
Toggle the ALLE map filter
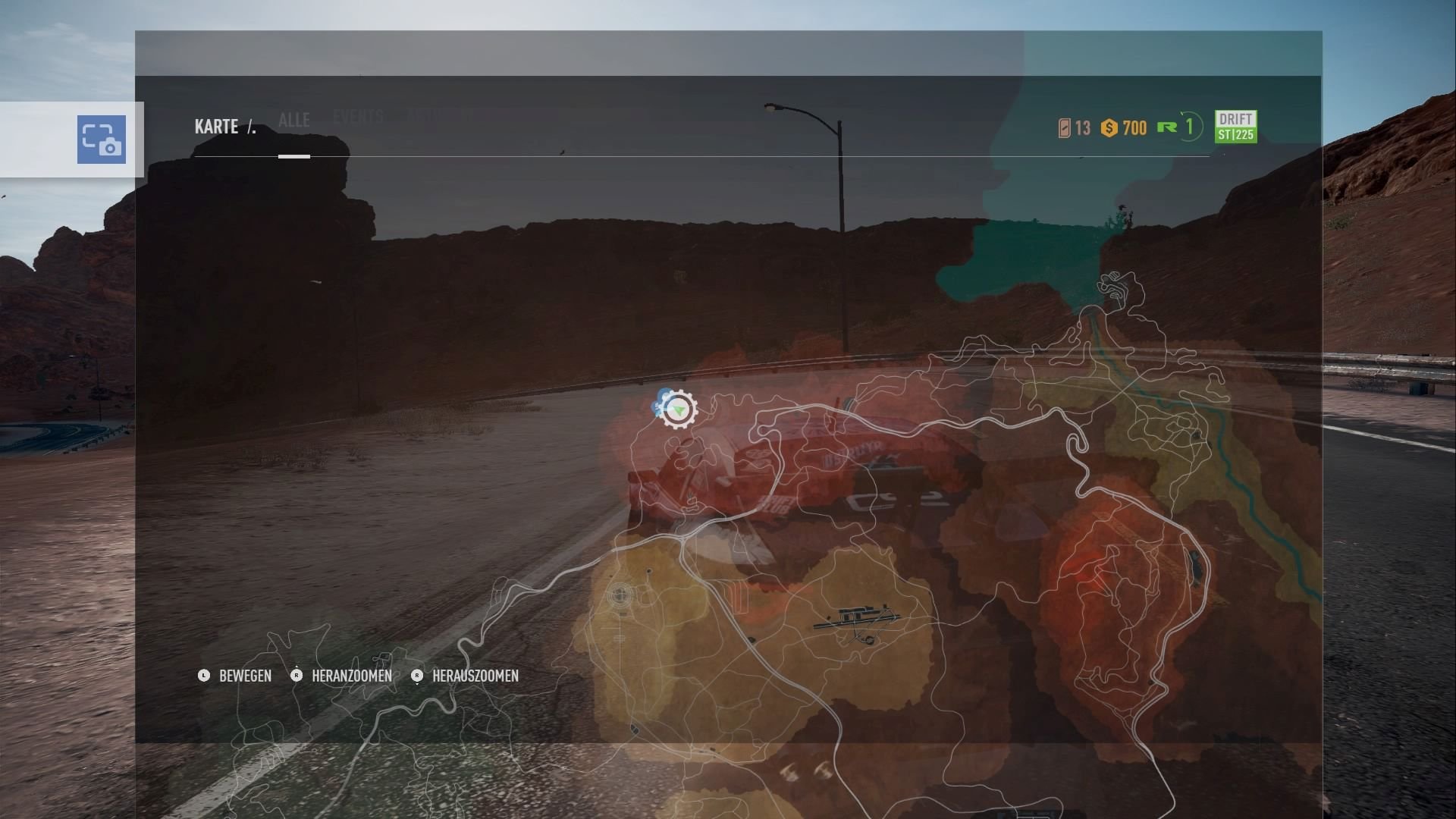tap(293, 120)
